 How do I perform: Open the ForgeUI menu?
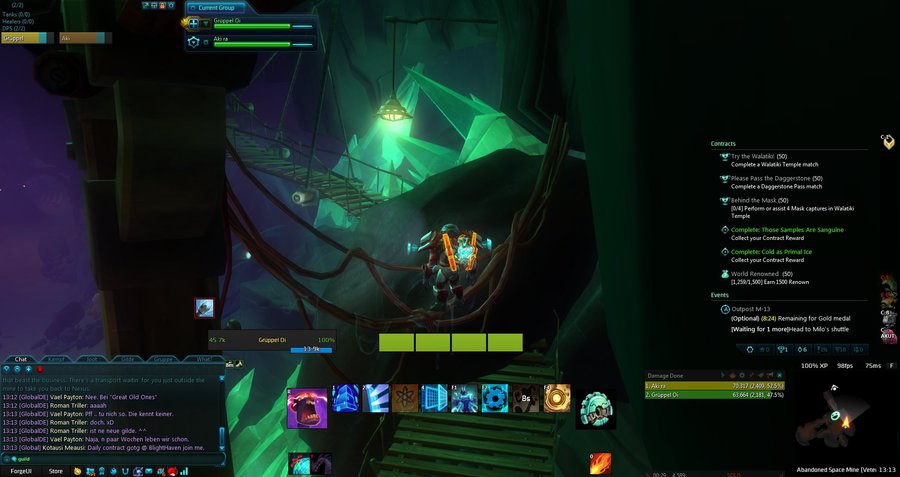coord(21,470)
